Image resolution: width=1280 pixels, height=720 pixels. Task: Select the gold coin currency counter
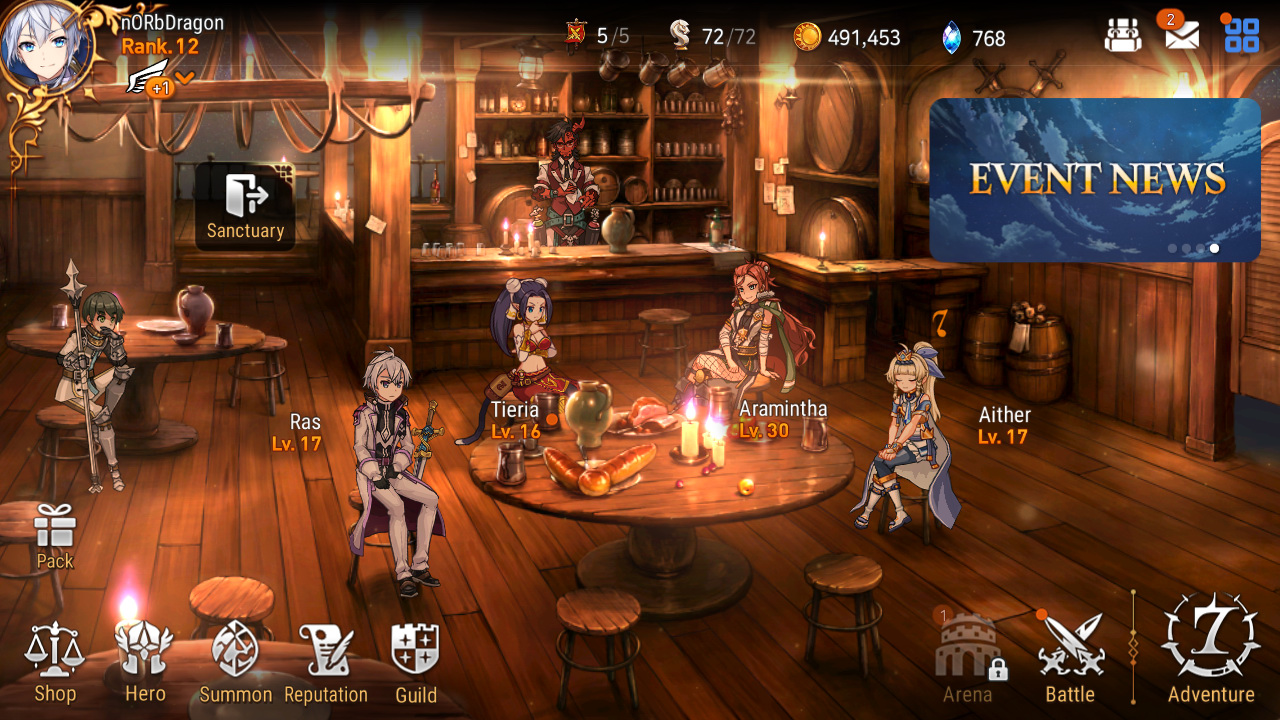(x=848, y=37)
